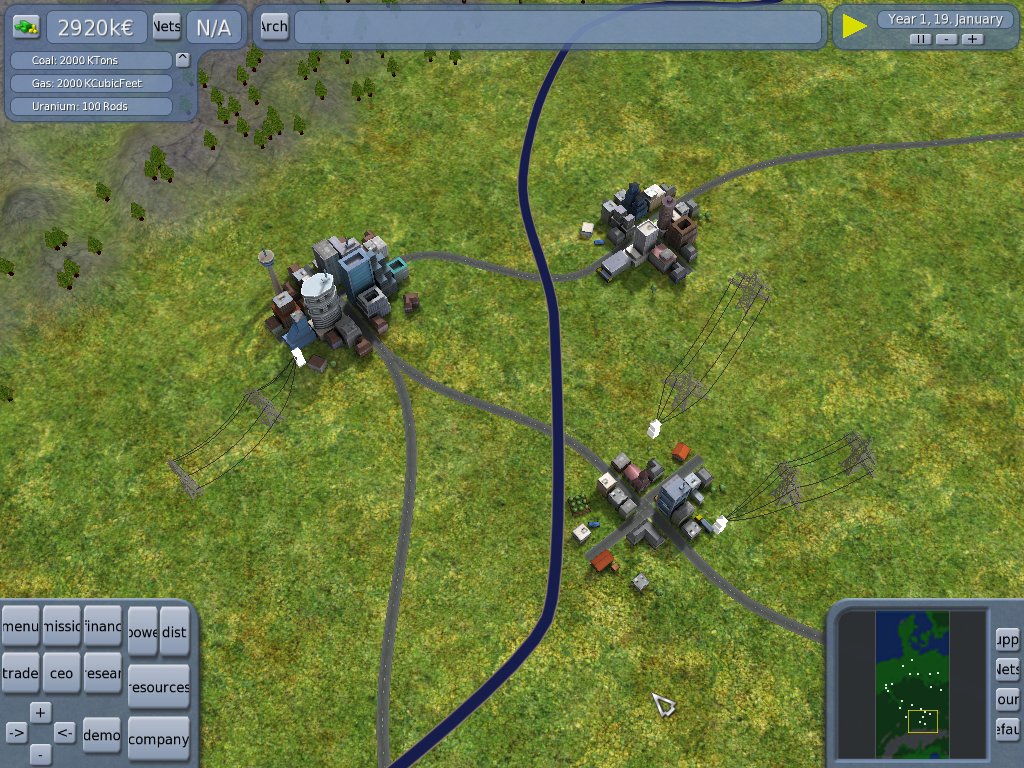1024x768 pixels.
Task: Open the Arch button in the top bar
Action: 273,27
